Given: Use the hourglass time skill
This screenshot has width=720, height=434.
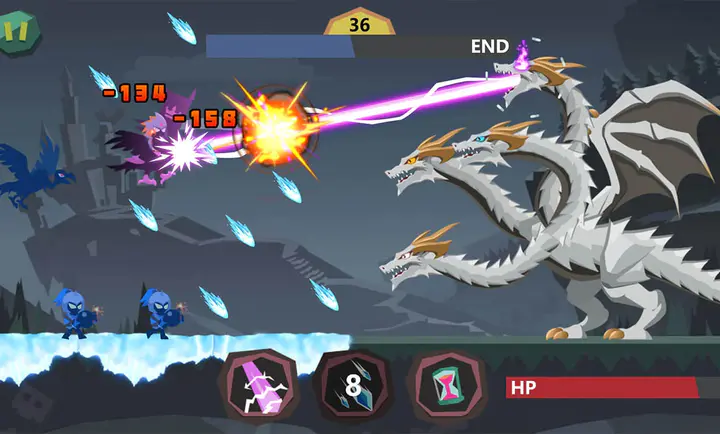Looking at the screenshot, I should pos(445,386).
